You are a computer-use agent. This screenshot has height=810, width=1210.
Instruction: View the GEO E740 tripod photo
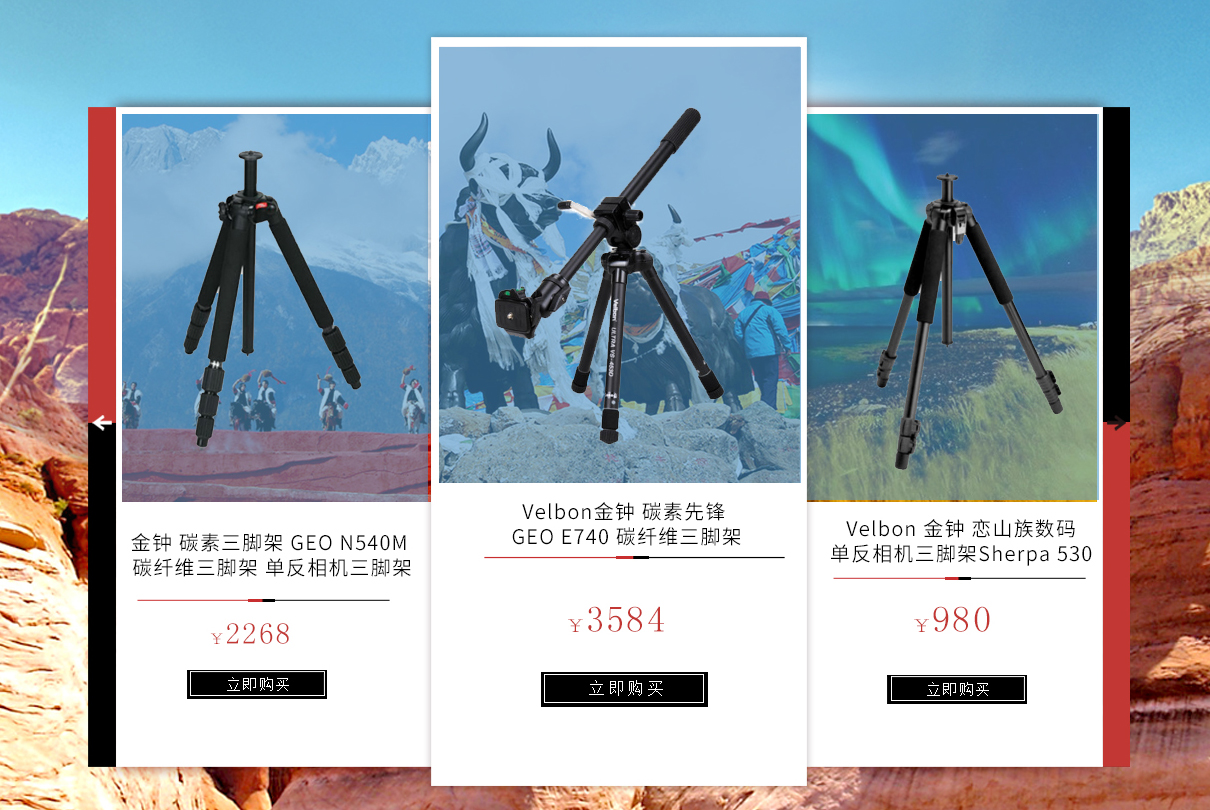(620, 265)
